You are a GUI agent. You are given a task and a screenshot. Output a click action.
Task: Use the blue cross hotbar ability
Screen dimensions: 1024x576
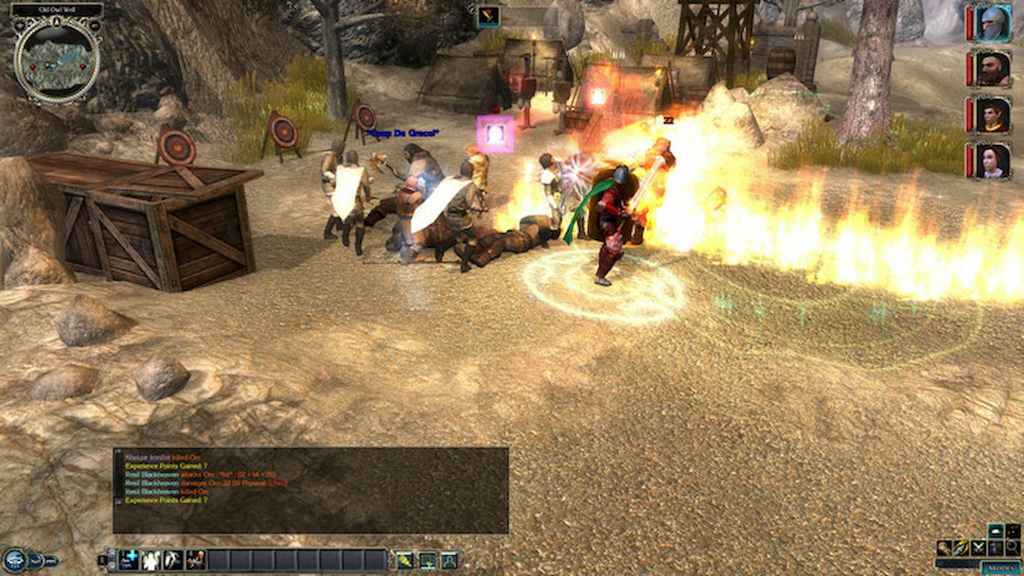pos(129,560)
